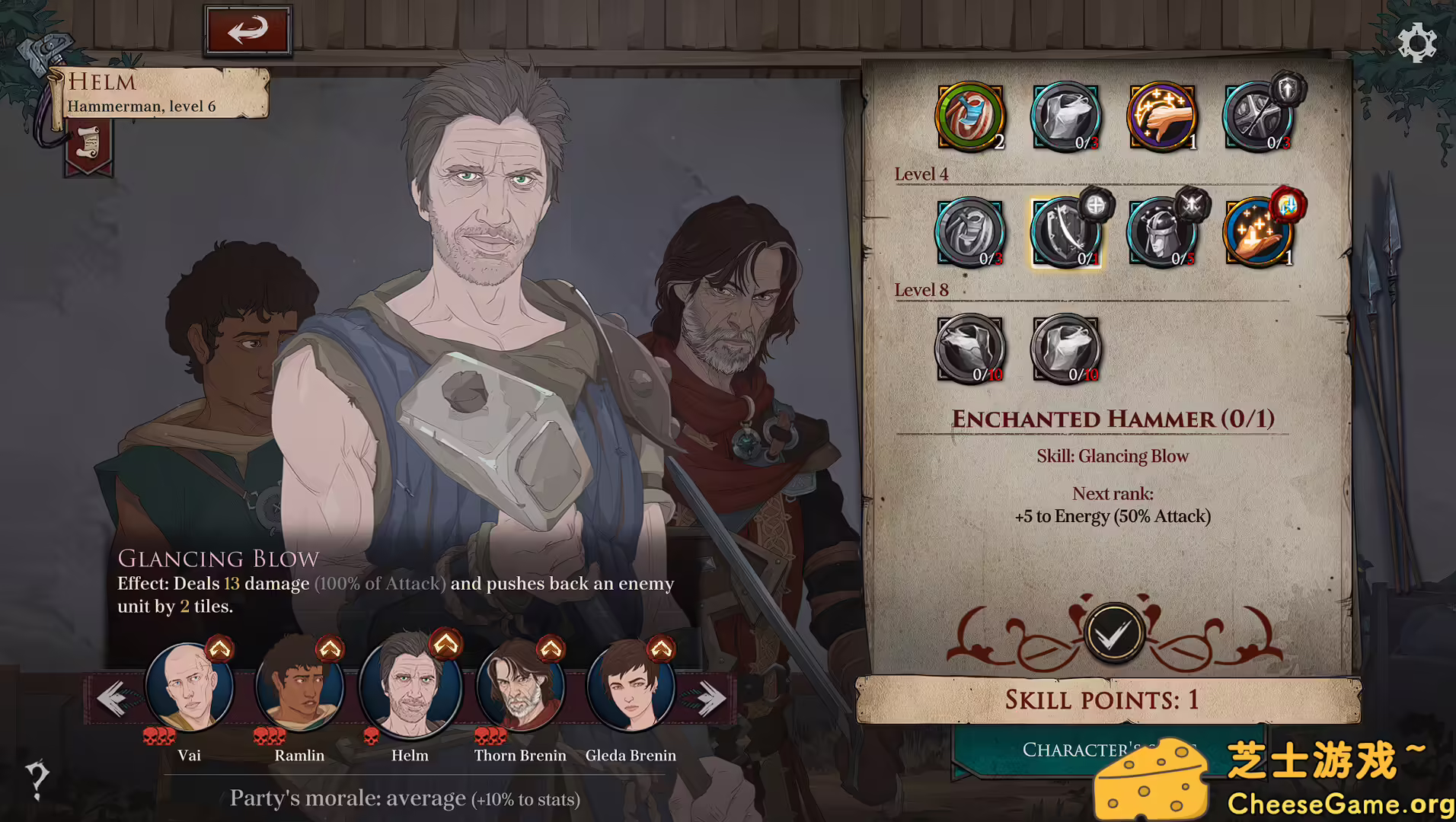Image resolution: width=1456 pixels, height=822 pixels.
Task: Select Gleda Brenin's portrait
Action: (x=631, y=688)
